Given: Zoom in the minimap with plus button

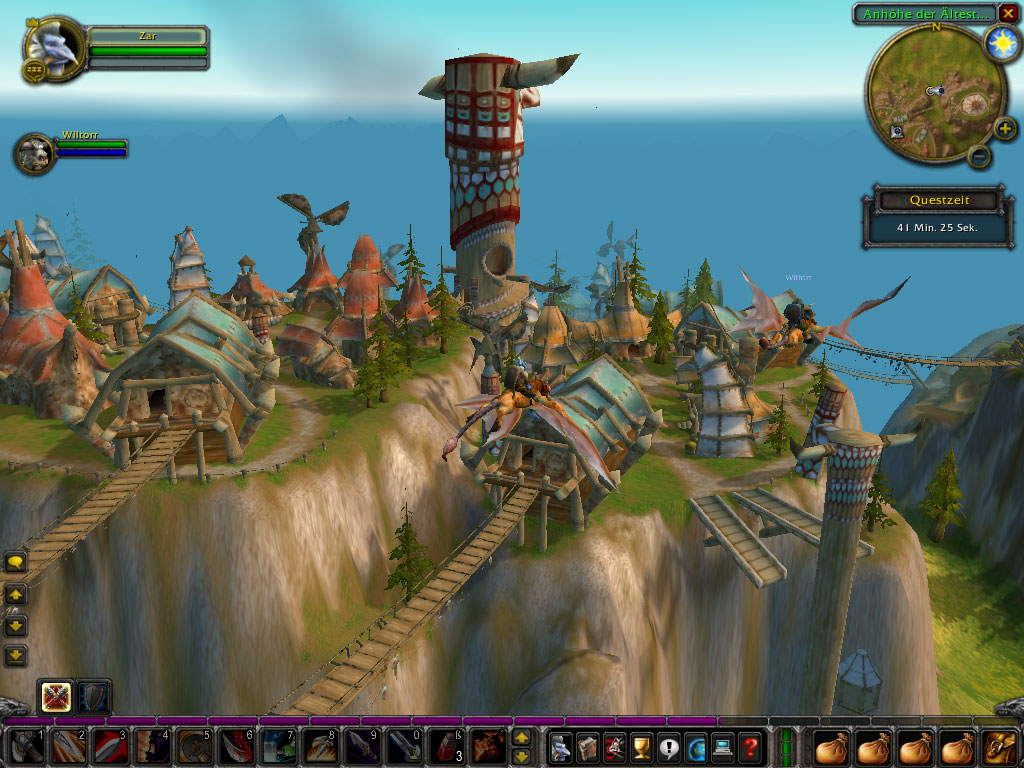Looking at the screenshot, I should click(1004, 128).
